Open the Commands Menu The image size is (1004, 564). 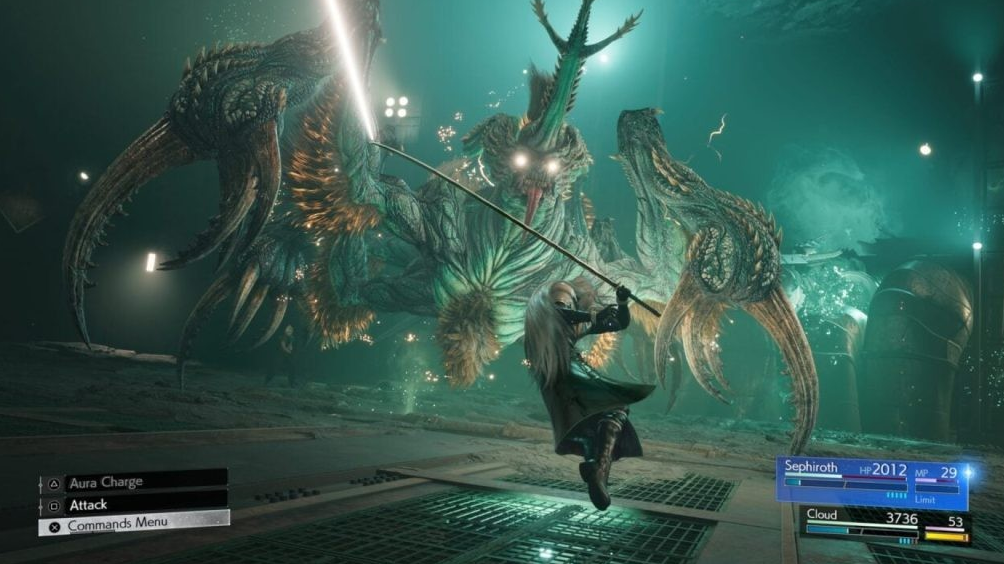point(133,524)
